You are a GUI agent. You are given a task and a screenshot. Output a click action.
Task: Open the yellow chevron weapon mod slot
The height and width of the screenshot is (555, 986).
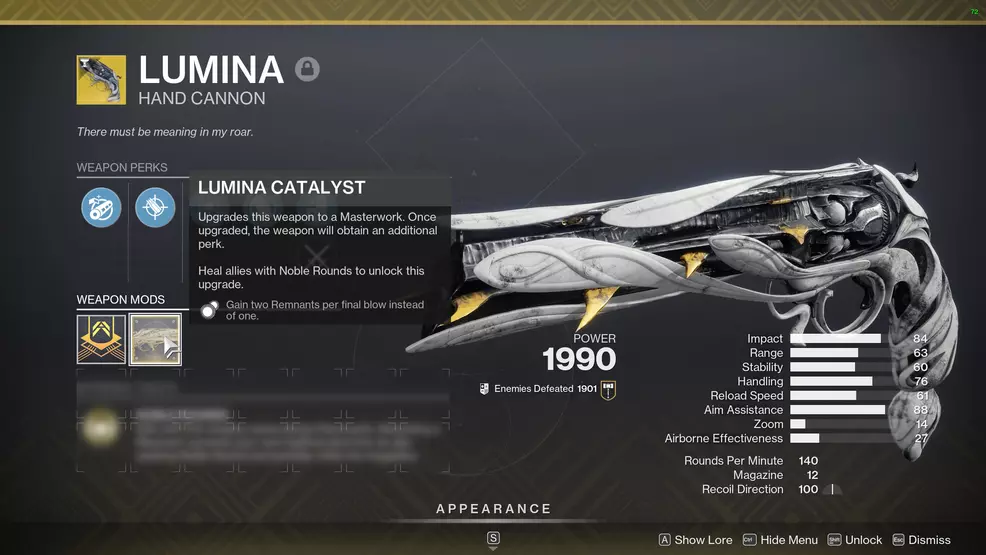101,339
